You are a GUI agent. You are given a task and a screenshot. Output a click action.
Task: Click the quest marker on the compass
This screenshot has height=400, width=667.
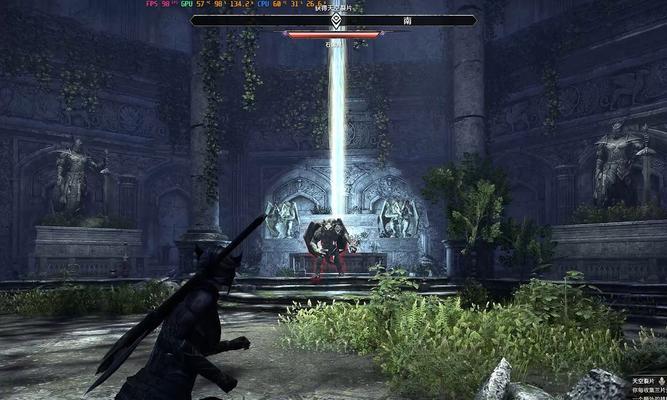pos(335,19)
